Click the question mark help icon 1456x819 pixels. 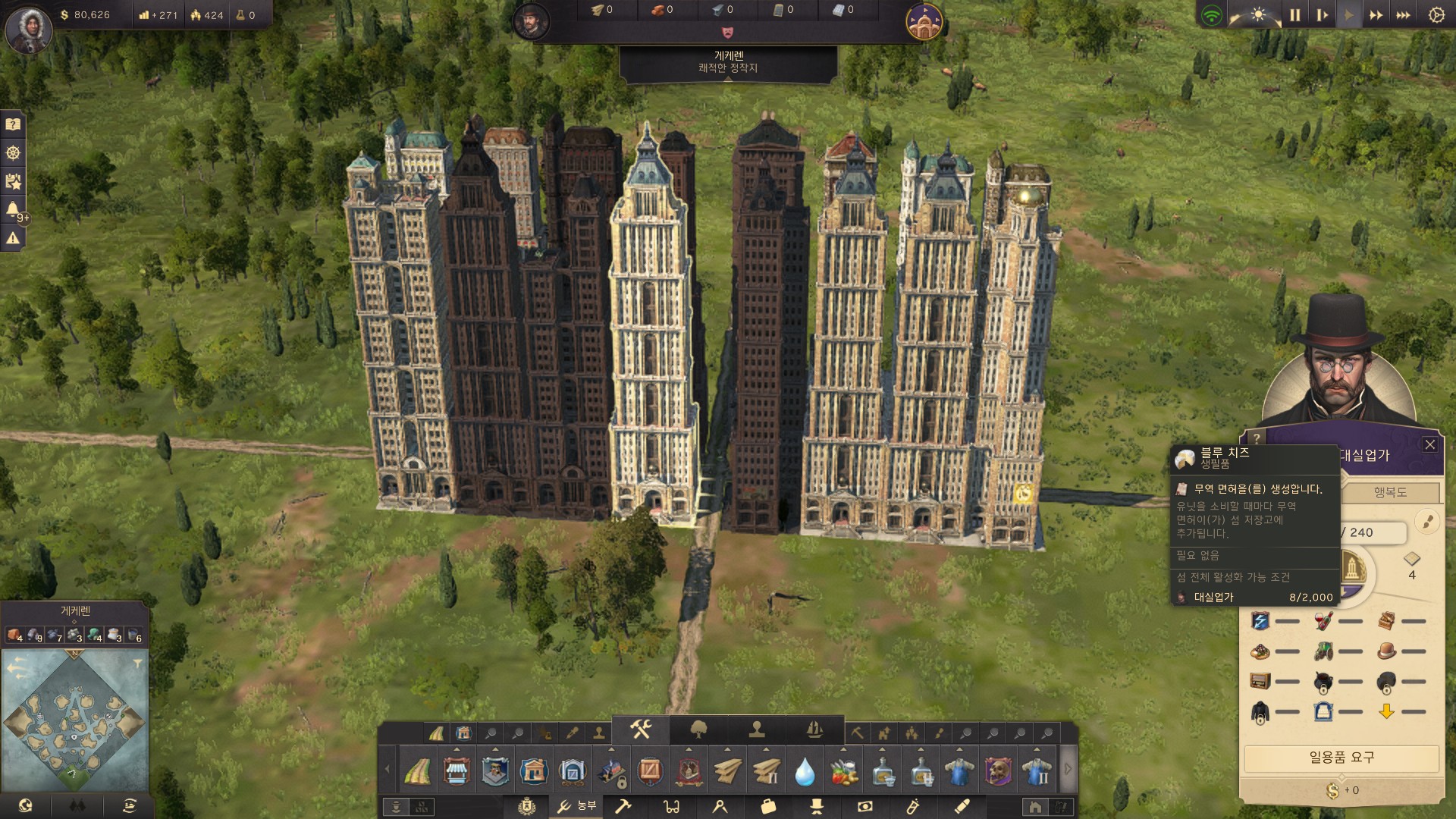pos(13,124)
